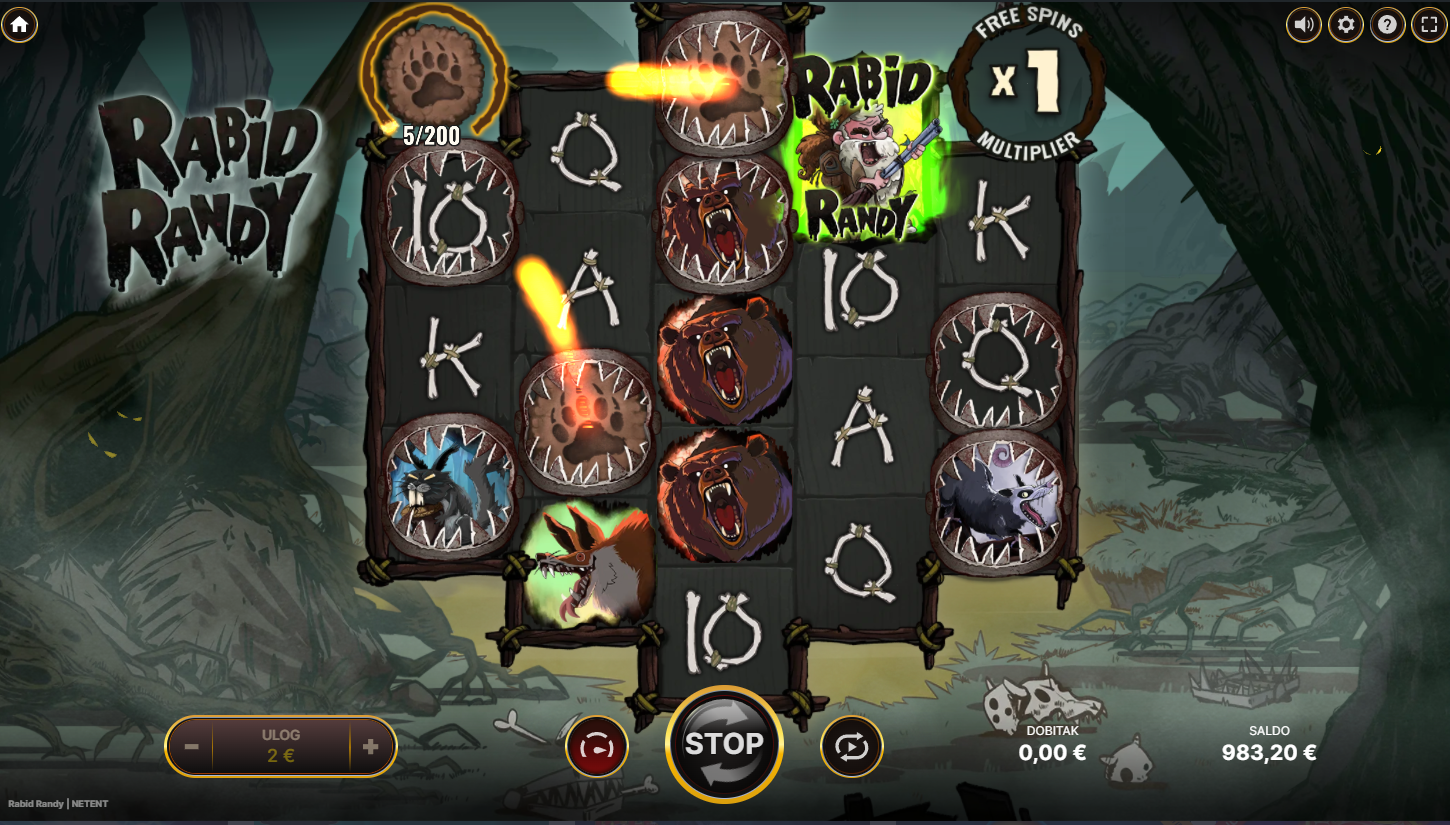Open the help question mark
Screen dimensions: 1450x825
1387,25
